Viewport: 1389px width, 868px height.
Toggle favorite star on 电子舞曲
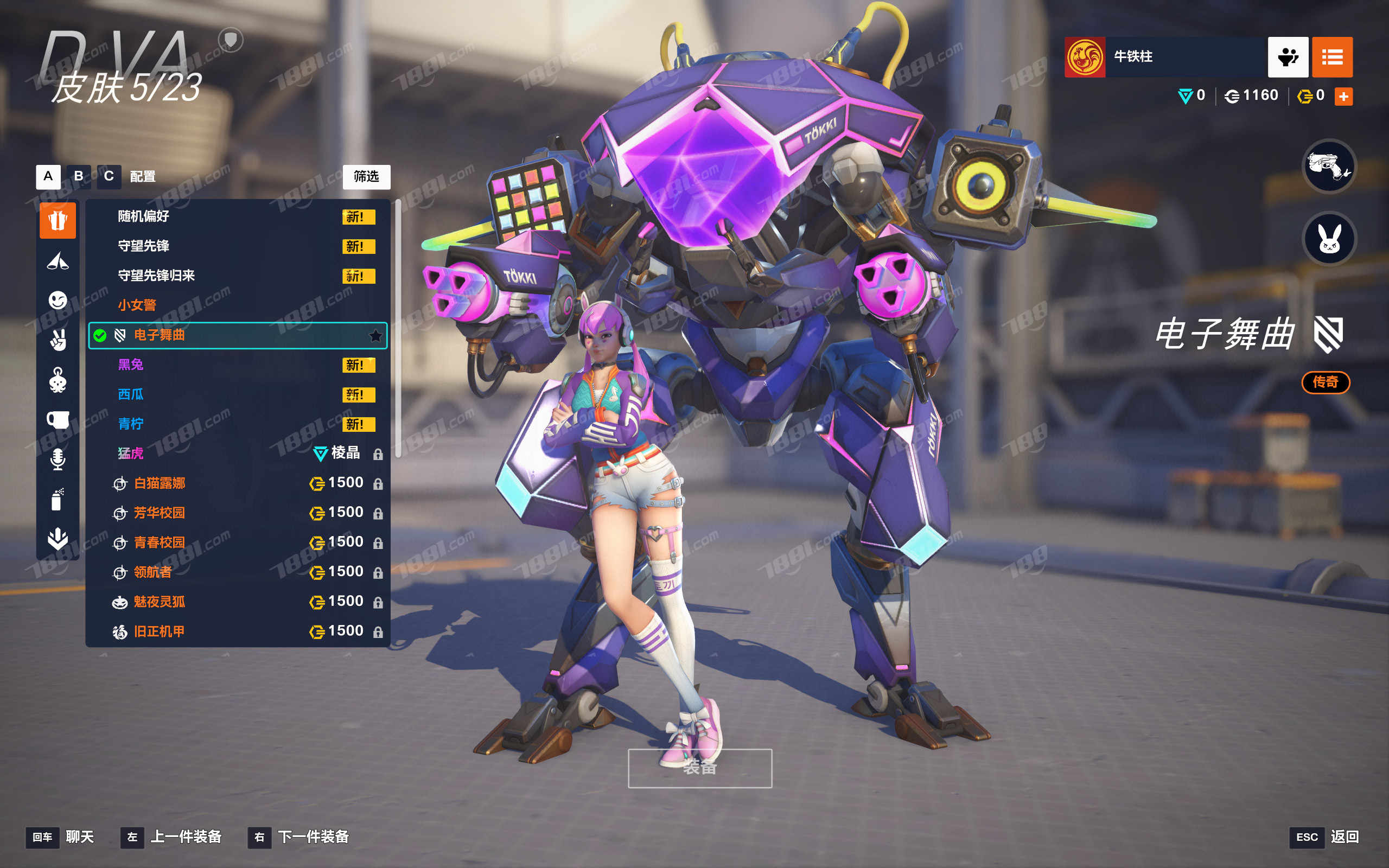coord(375,336)
